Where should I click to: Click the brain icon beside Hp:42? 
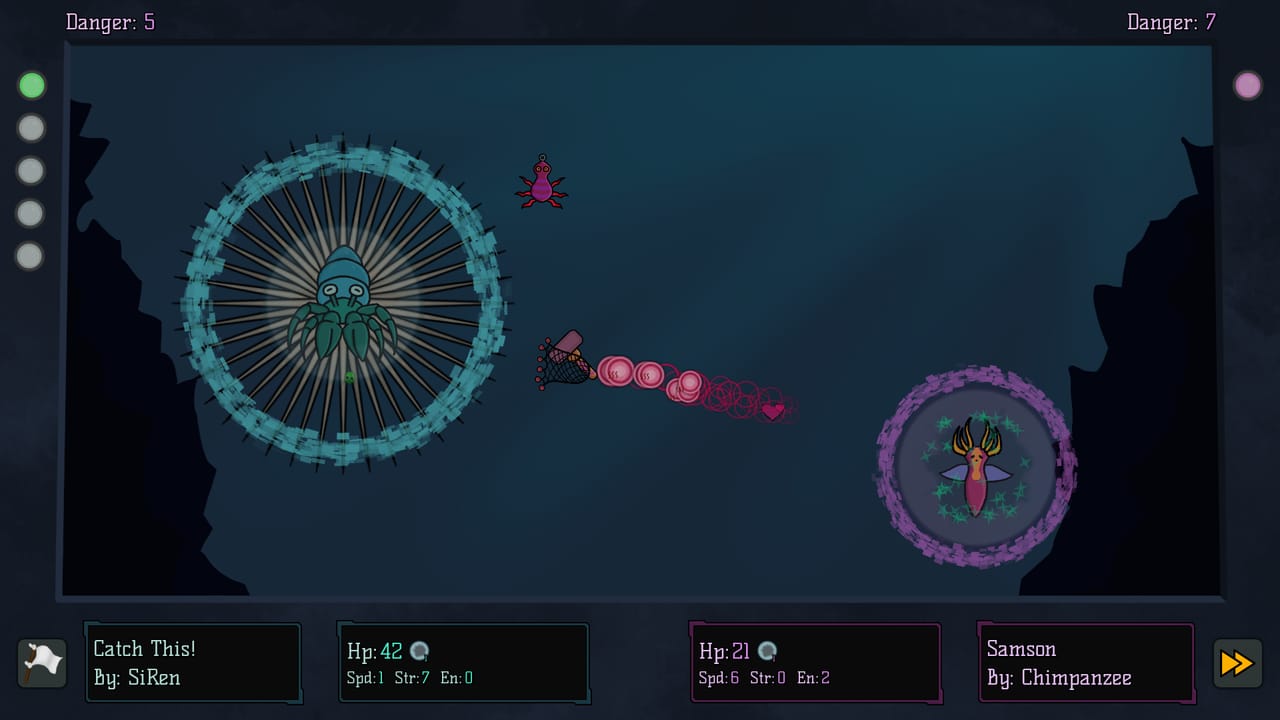tap(420, 650)
